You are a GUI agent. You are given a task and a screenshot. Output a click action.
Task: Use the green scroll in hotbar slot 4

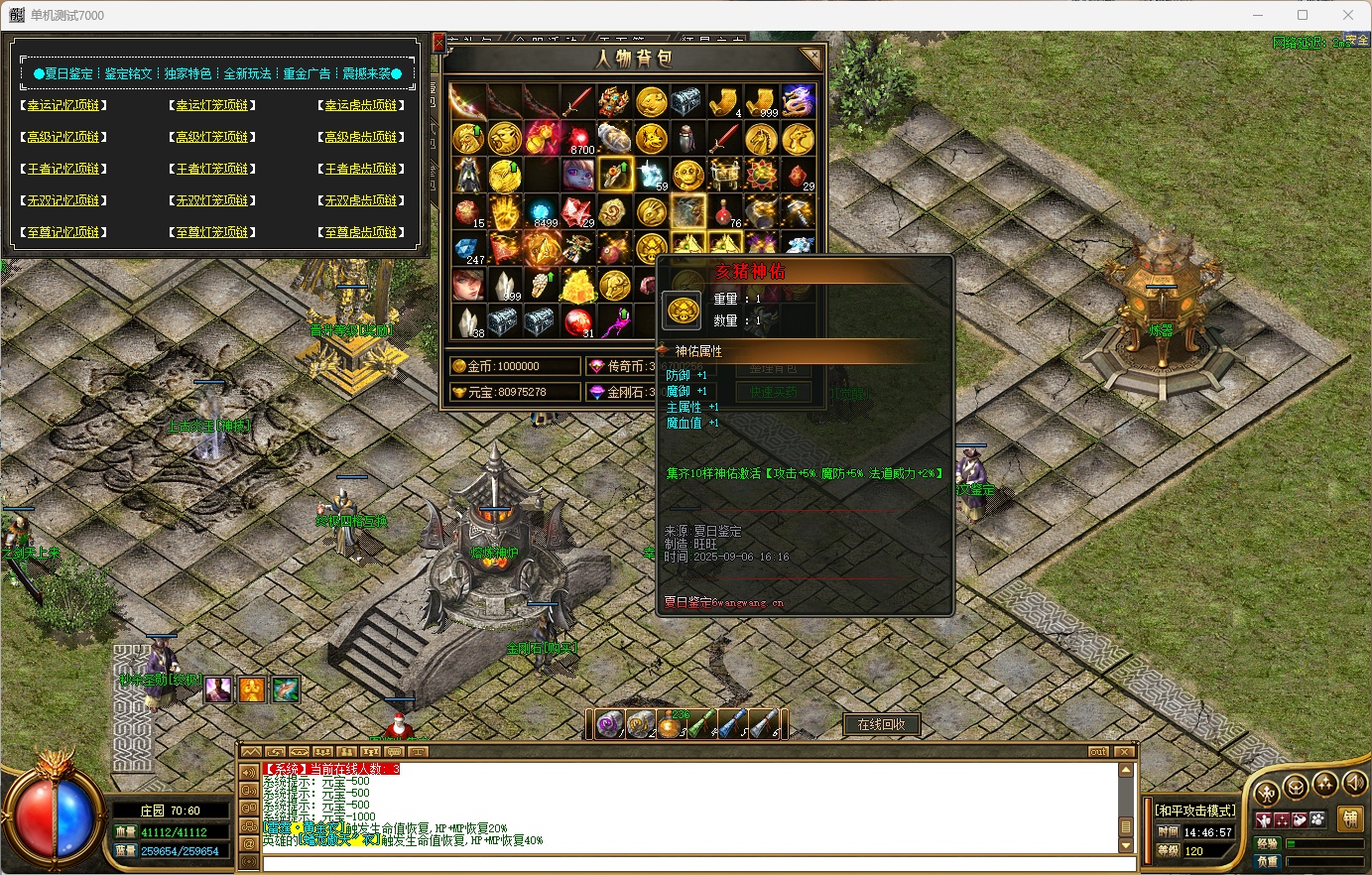(x=702, y=725)
